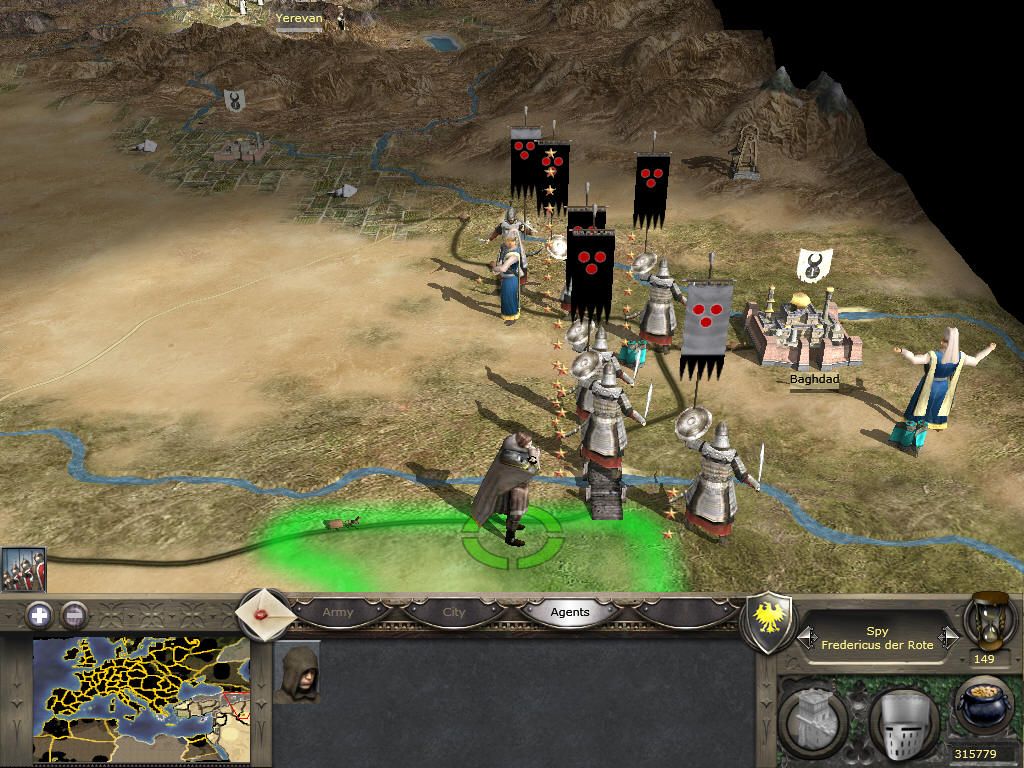
Task: Select the soldiers unit card above the minimap
Action: tap(23, 571)
